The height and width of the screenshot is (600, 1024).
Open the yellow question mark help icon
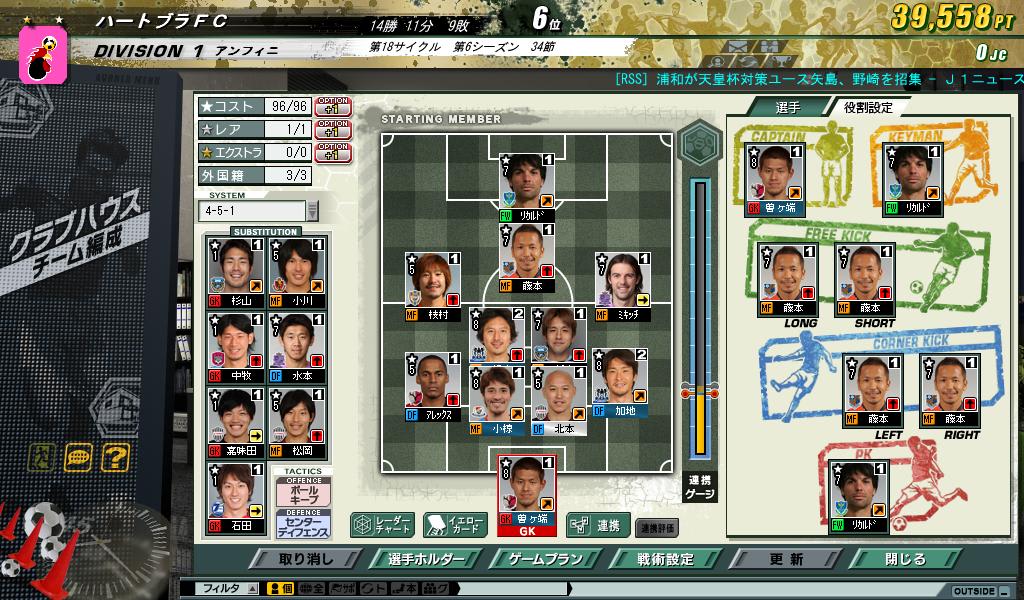[x=116, y=457]
